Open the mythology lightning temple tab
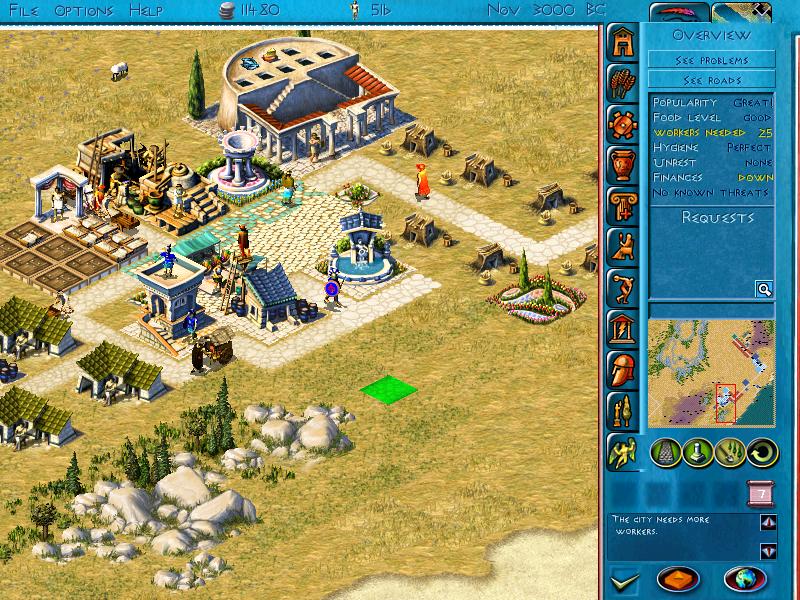Image resolution: width=800 pixels, height=600 pixels. (x=625, y=327)
